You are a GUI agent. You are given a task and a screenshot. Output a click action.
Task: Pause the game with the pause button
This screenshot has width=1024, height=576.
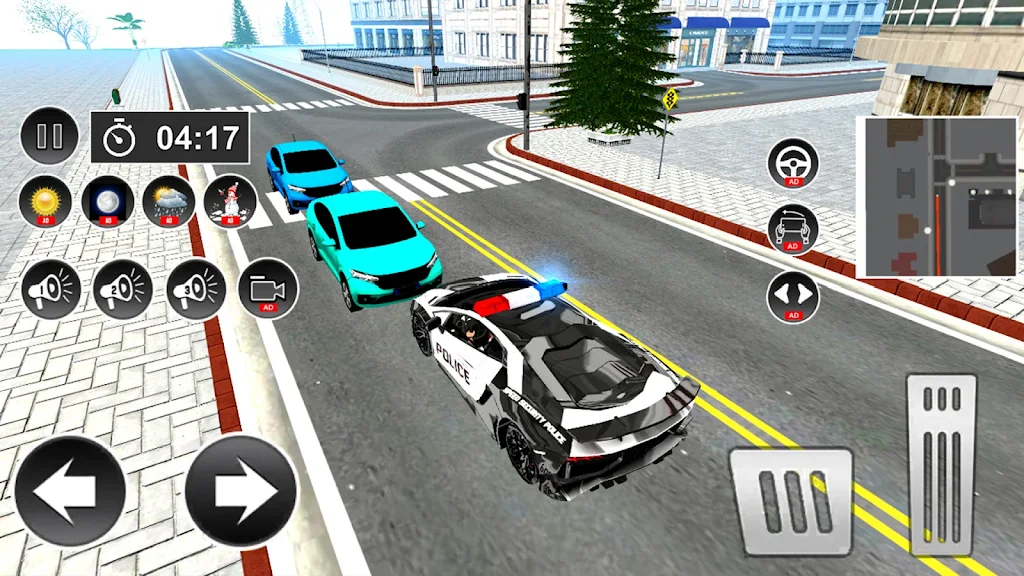49,136
